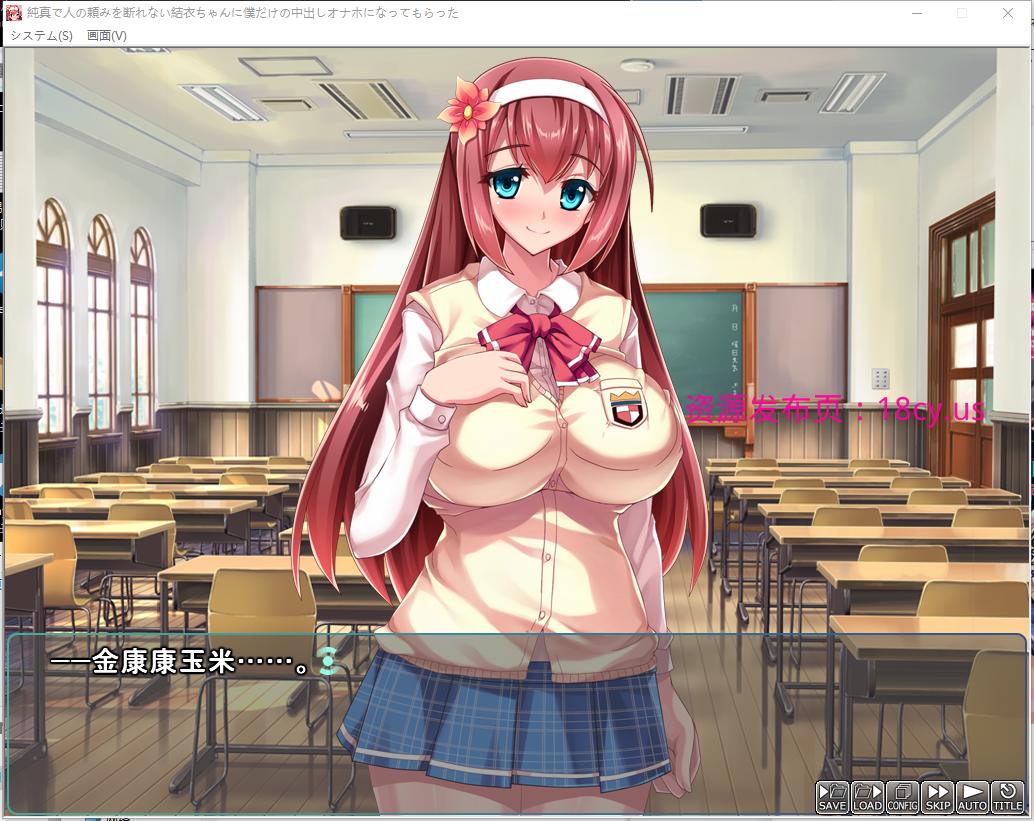
Task: Open the SAVE menu
Action: tap(832, 796)
